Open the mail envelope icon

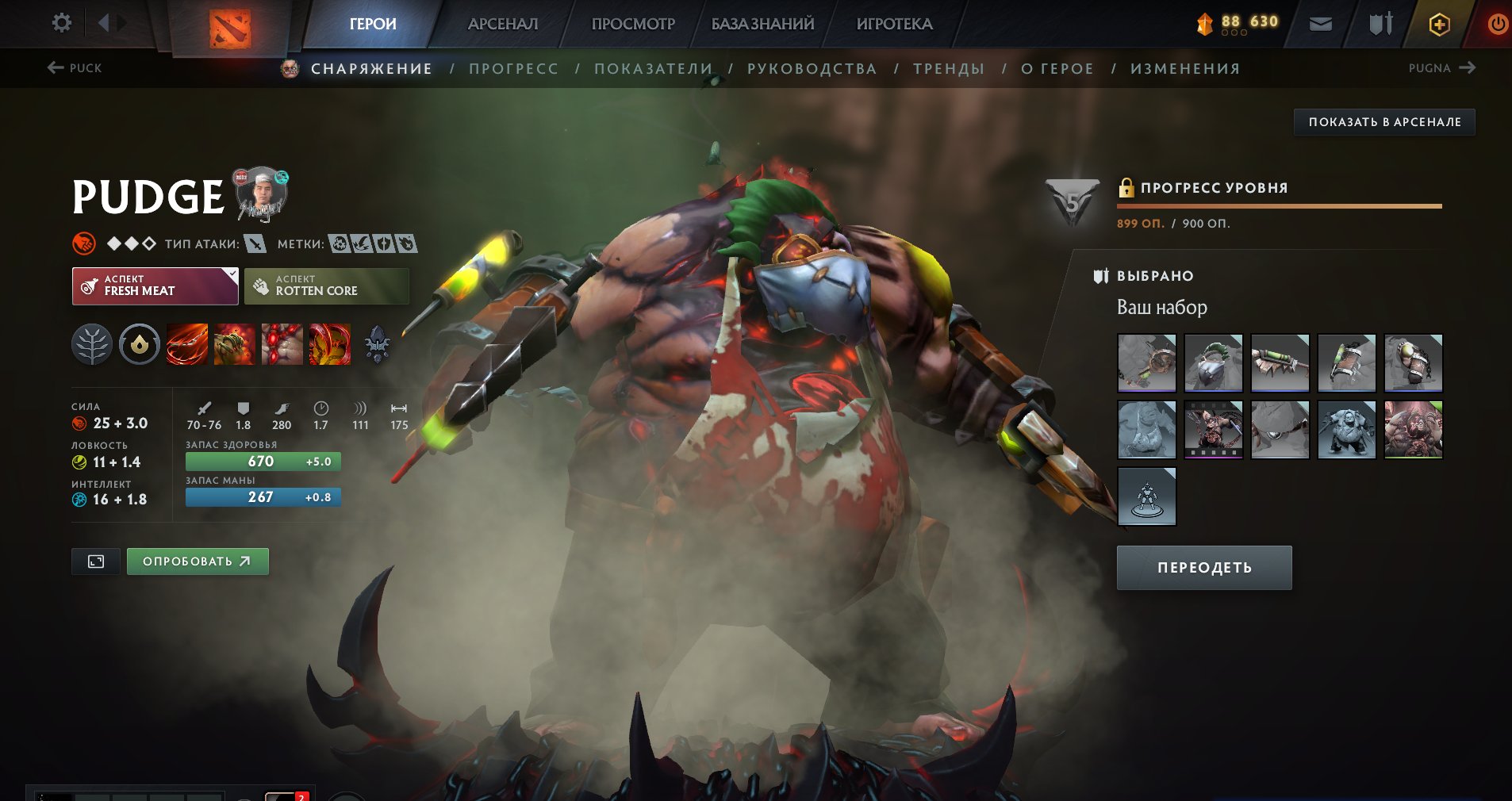1320,25
